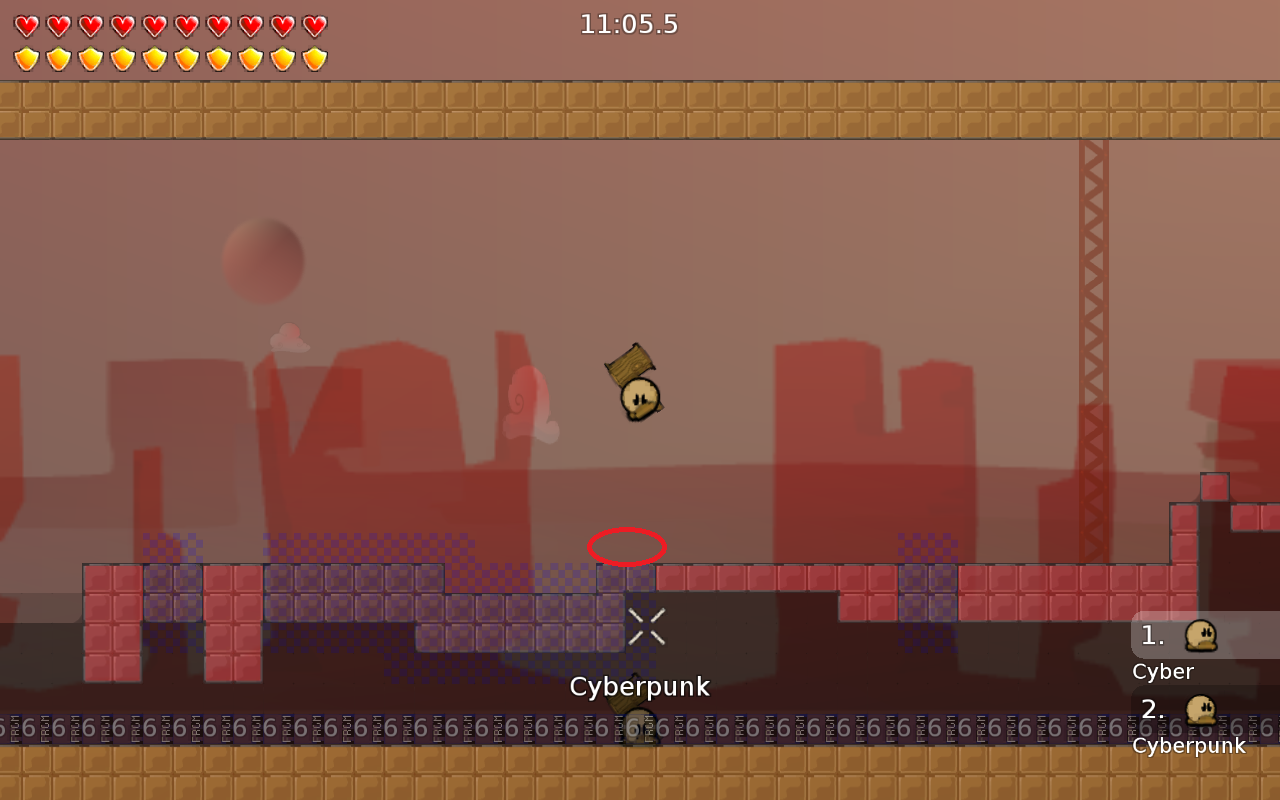Click the race timer showing 11:05.5
Screen dimensions: 1280x800
click(x=629, y=25)
